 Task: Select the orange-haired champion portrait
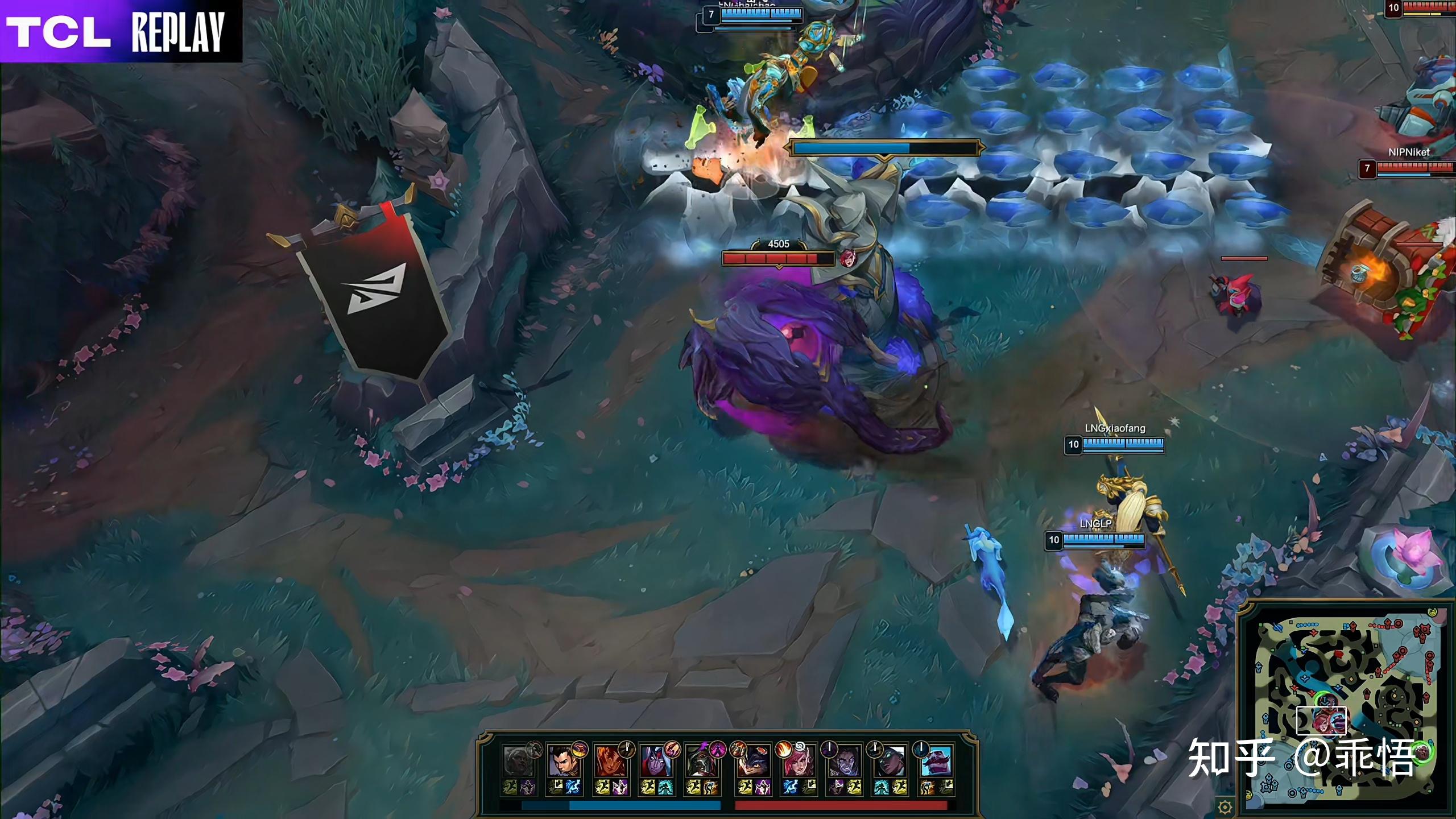coord(609,762)
